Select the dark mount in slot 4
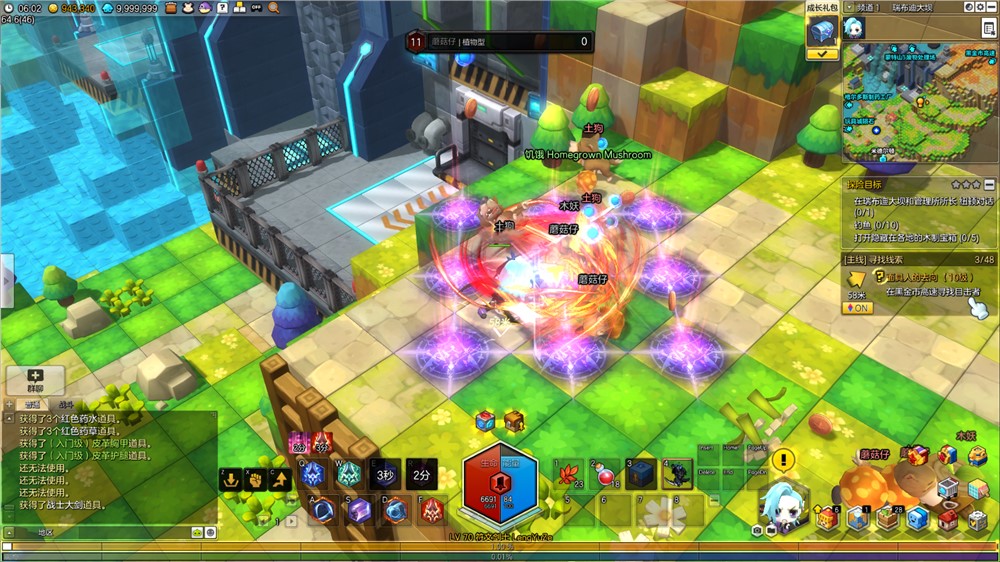The width and height of the screenshot is (1000, 562). click(x=677, y=474)
